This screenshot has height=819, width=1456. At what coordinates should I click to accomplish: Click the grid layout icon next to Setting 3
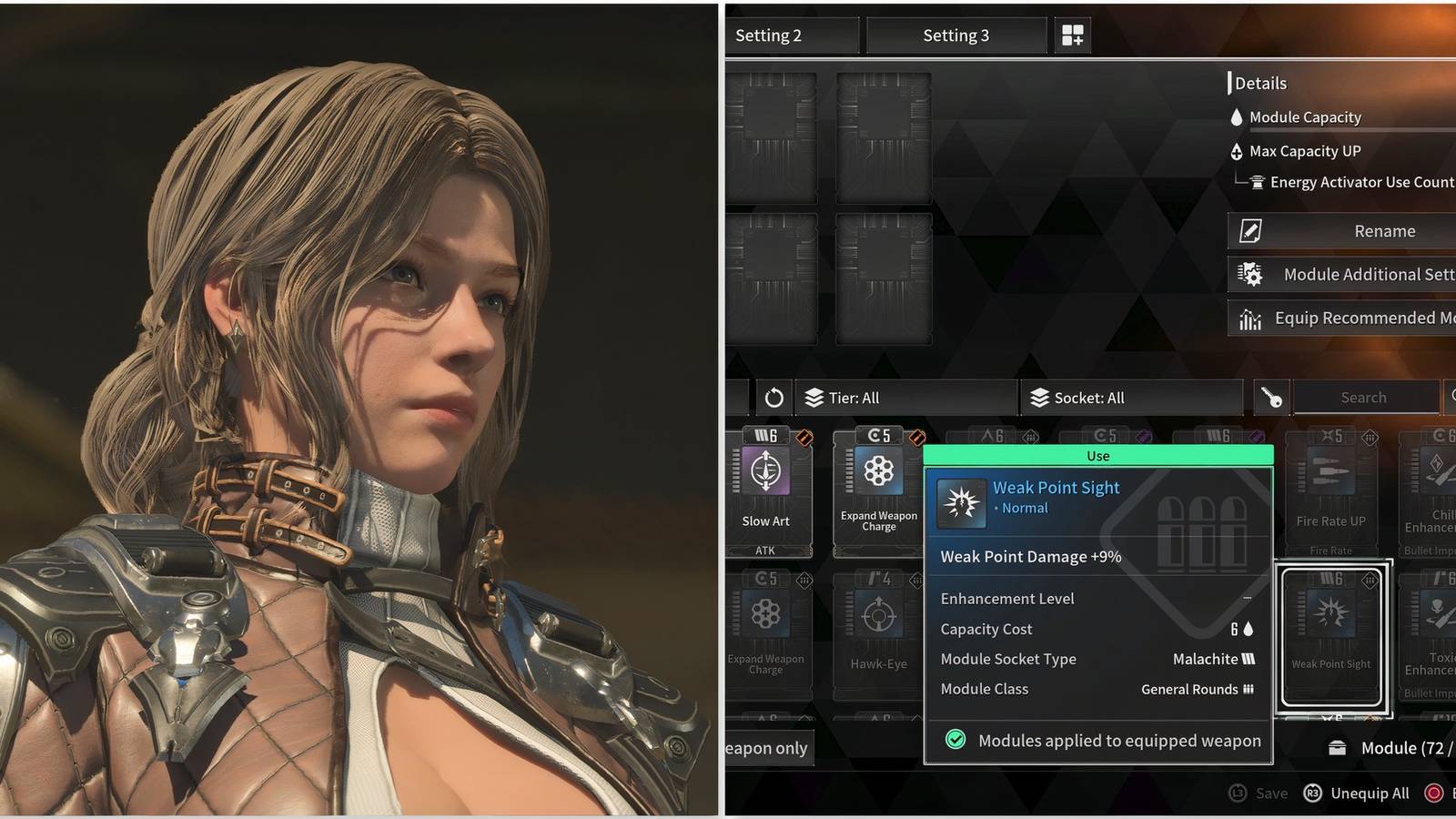pyautogui.click(x=1072, y=35)
